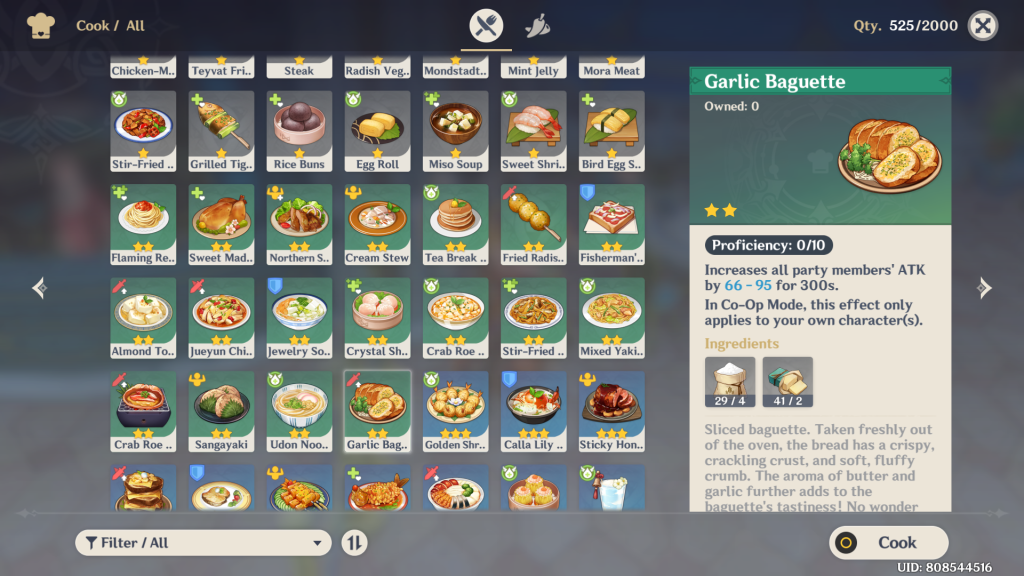Choose the Sangayaki recipe
Screen dimensions: 1024x576
point(221,411)
